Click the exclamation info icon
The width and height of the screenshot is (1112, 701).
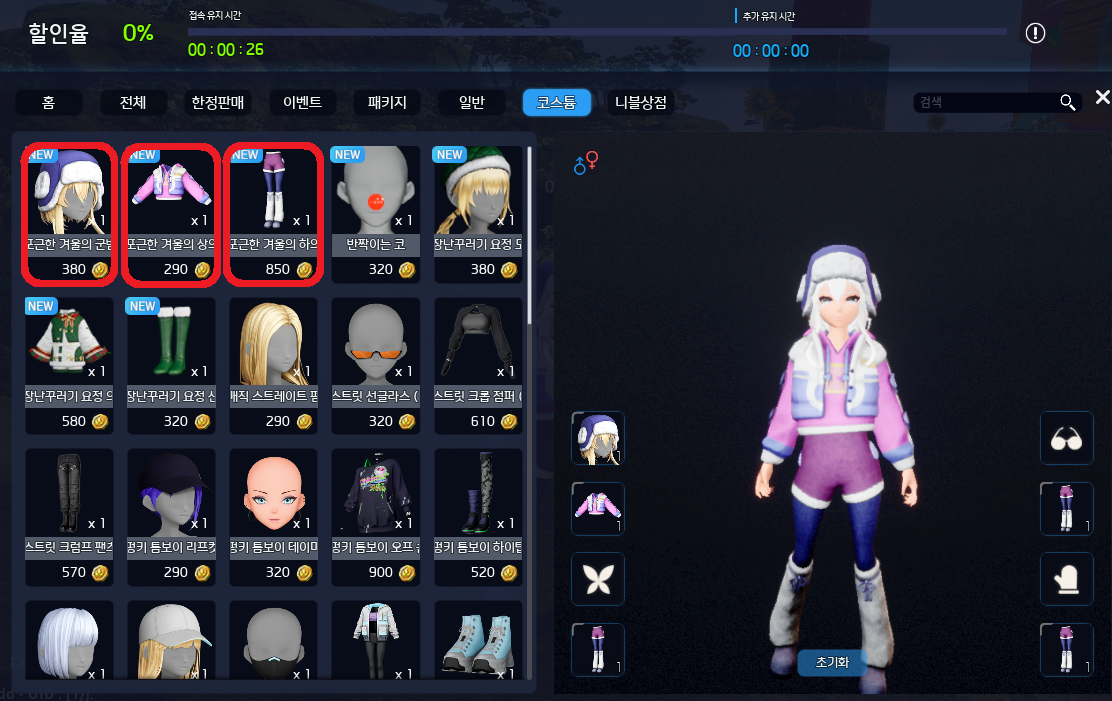(x=1035, y=33)
